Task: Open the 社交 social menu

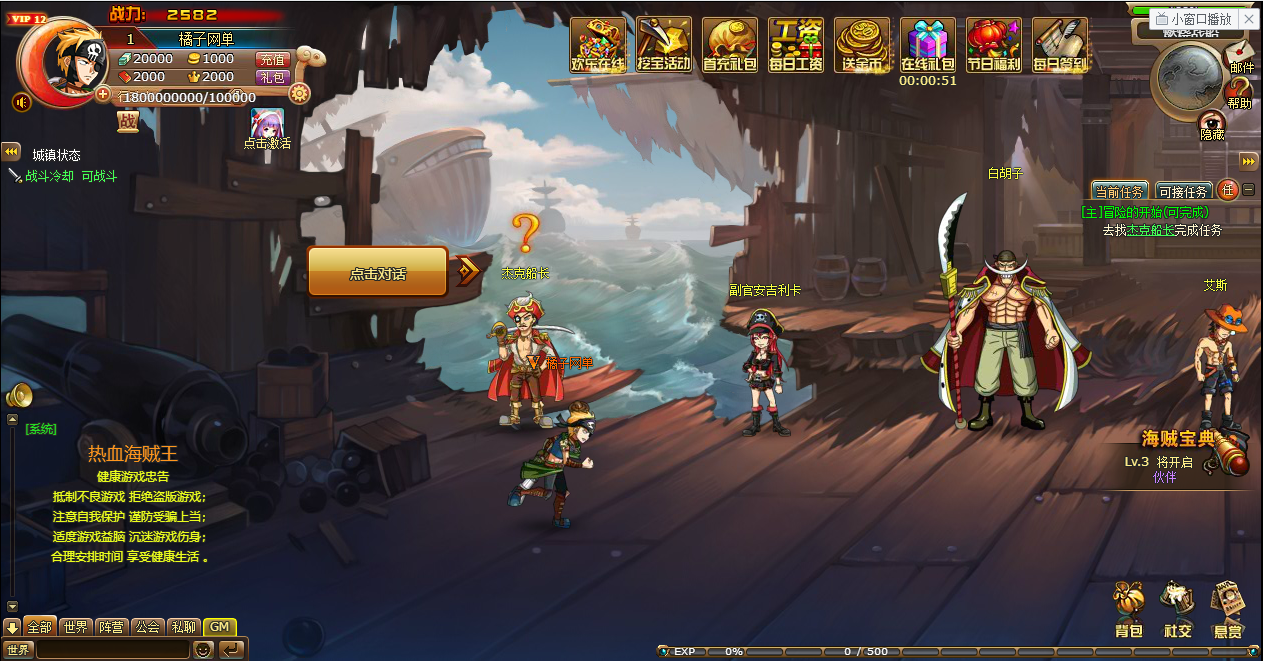Action: pos(1178,609)
